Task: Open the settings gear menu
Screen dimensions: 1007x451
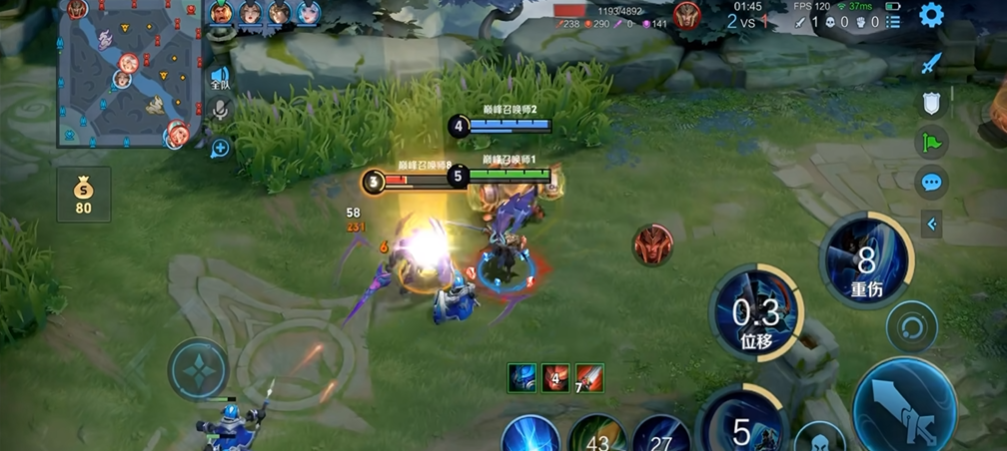Action: click(x=931, y=15)
